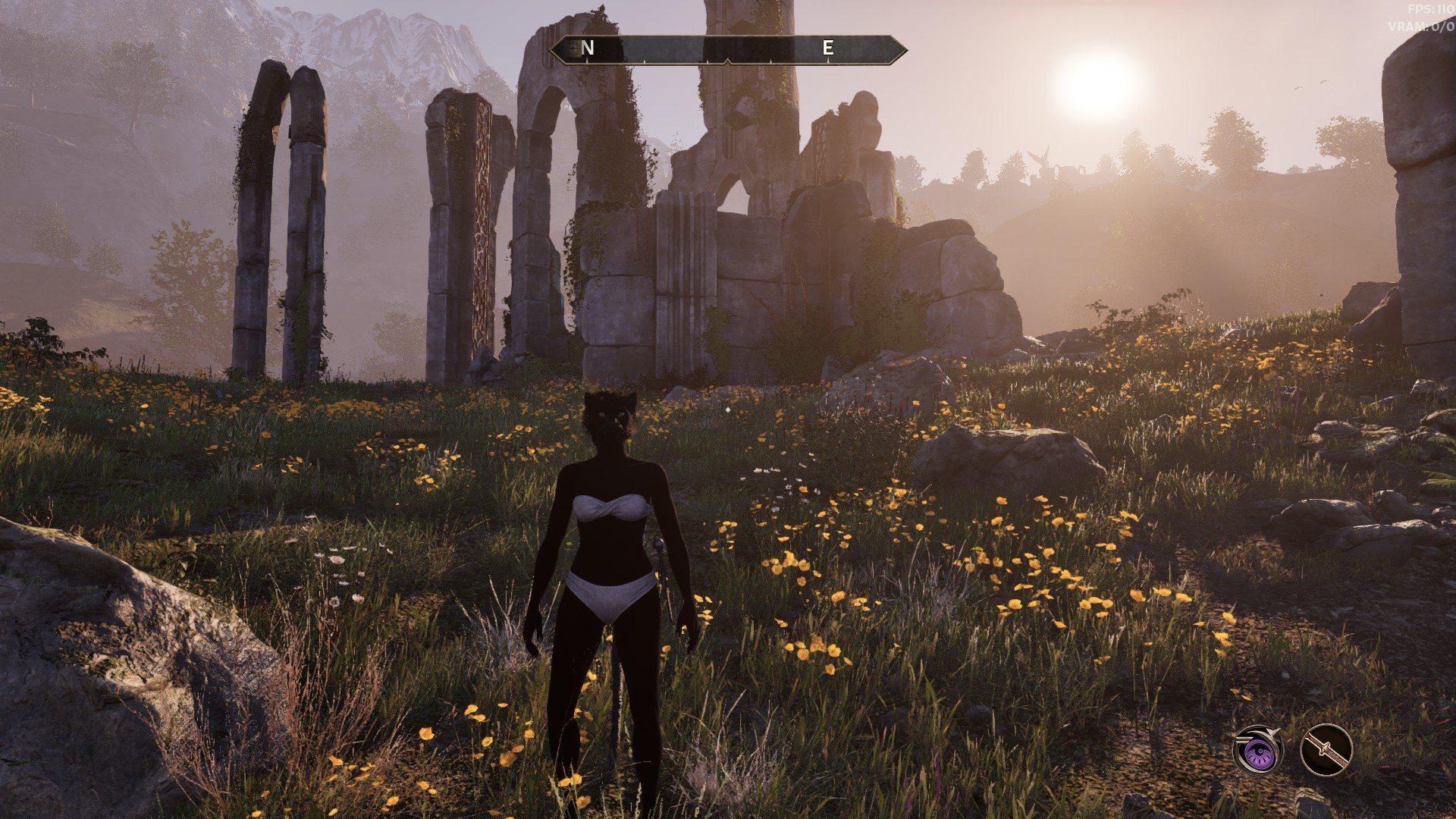
Task: Click the compass bar showing N and E
Action: coord(728,49)
